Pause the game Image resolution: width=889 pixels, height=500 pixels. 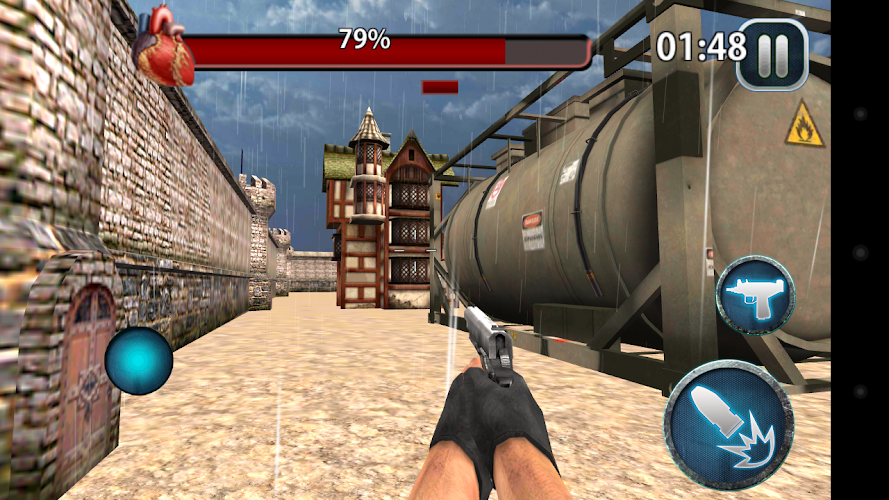click(x=772, y=54)
